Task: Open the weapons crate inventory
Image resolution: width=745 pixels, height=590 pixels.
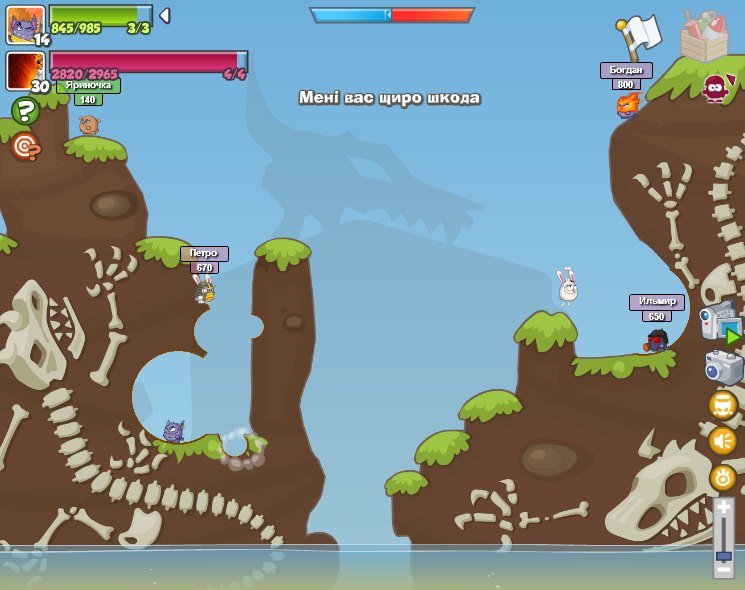Action: (x=703, y=36)
